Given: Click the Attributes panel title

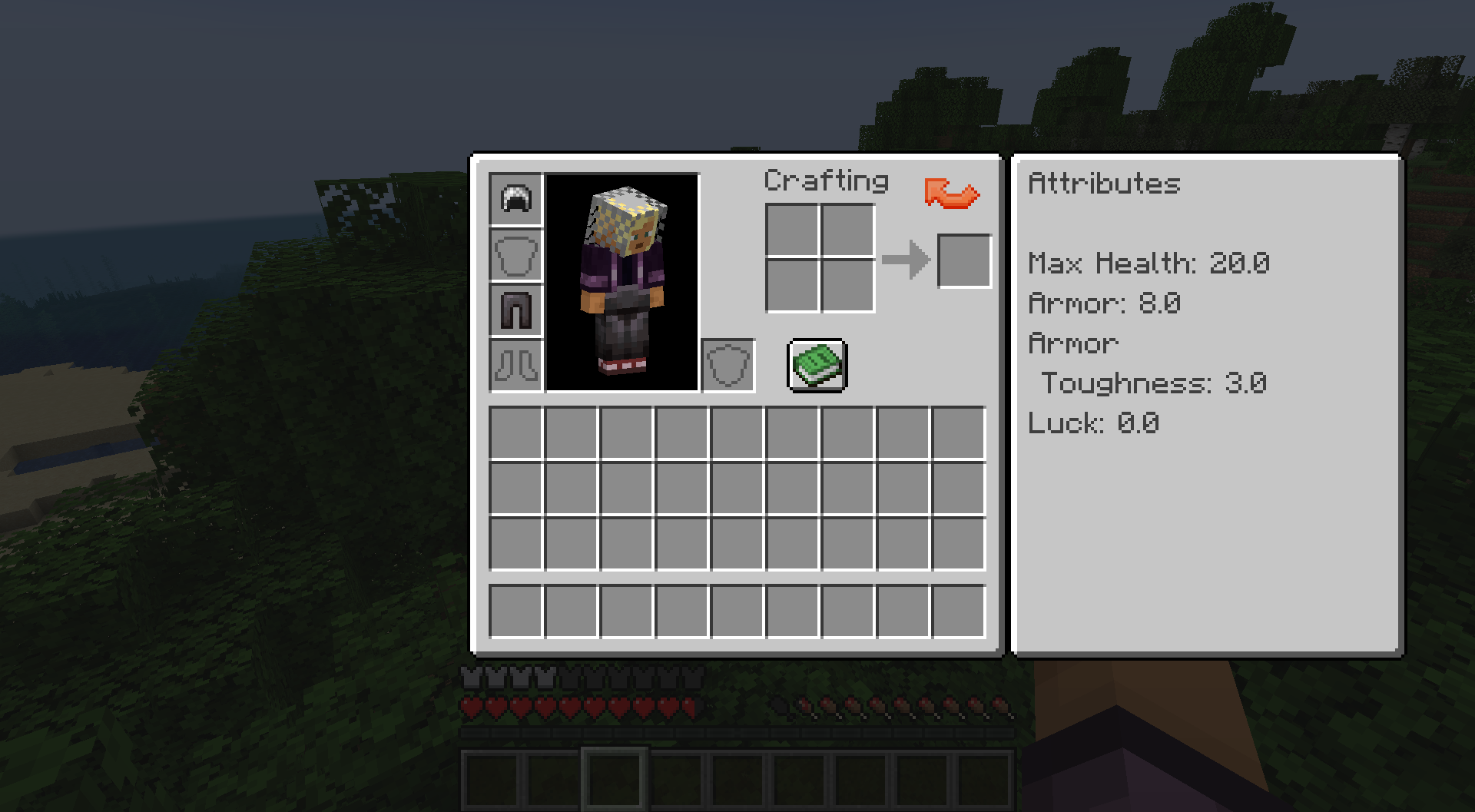Looking at the screenshot, I should pyautogui.click(x=1104, y=184).
